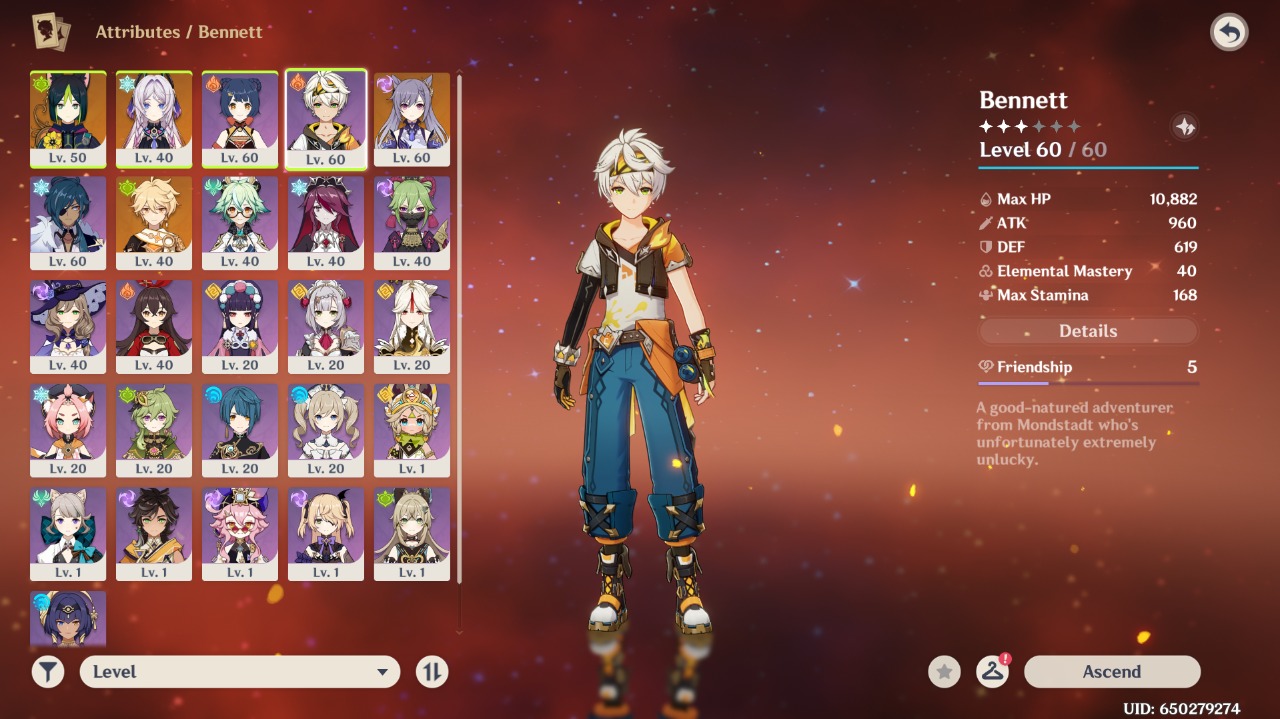The width and height of the screenshot is (1280, 719).
Task: Toggle the star favorite icon
Action: (944, 672)
